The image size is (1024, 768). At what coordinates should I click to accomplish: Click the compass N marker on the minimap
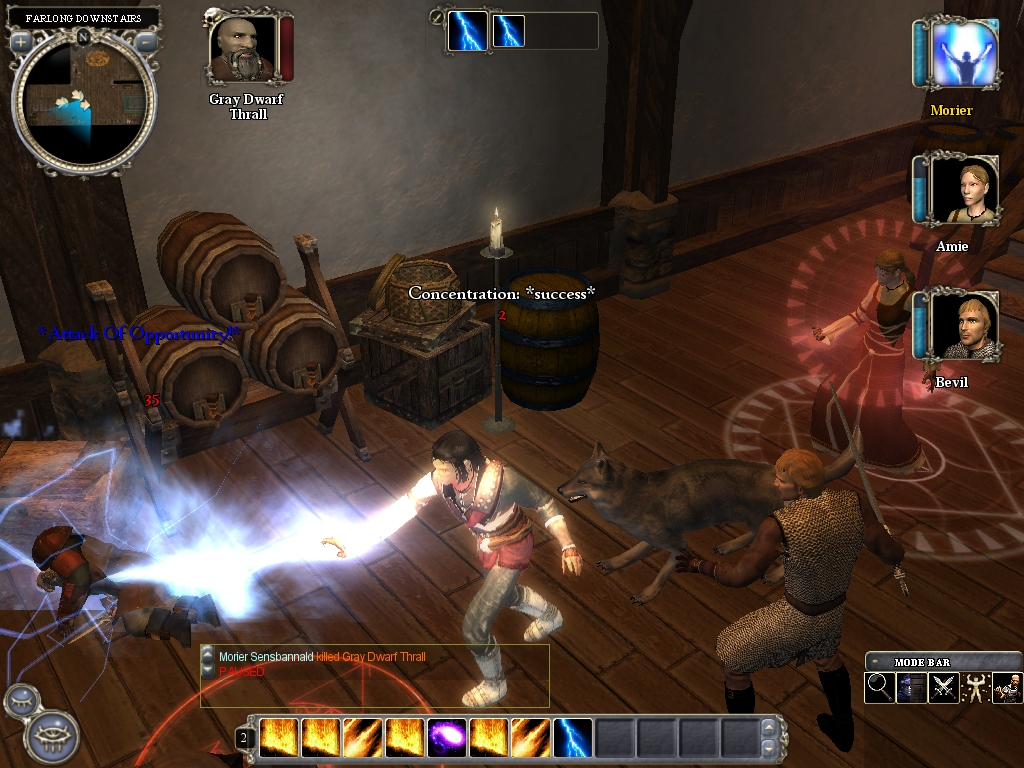(x=84, y=37)
